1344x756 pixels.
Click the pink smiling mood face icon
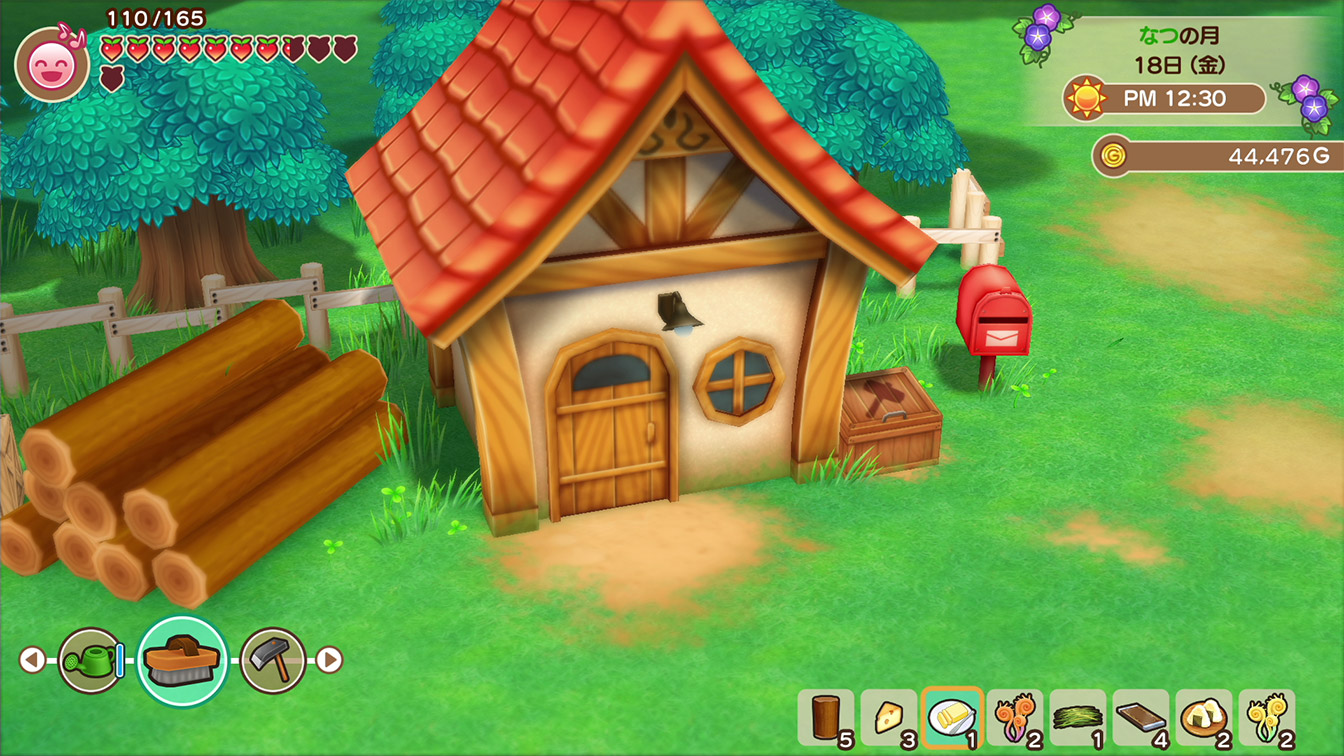(x=51, y=65)
